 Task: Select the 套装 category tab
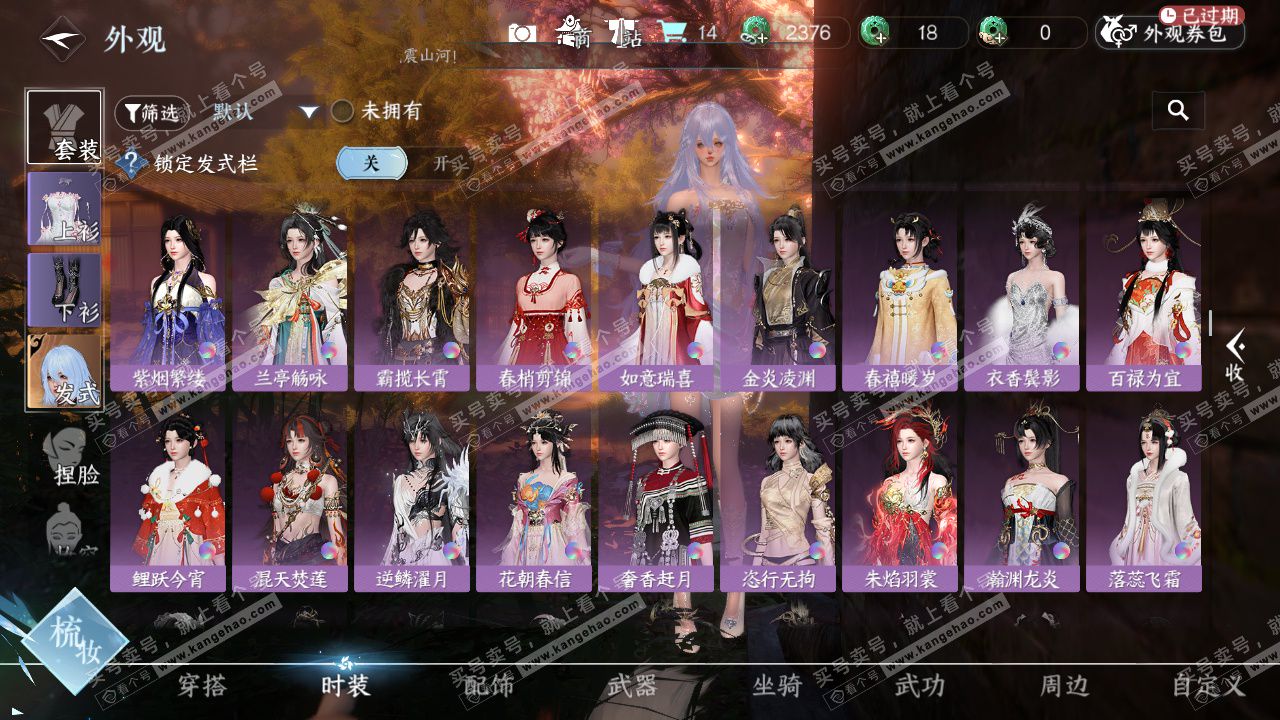(x=65, y=127)
